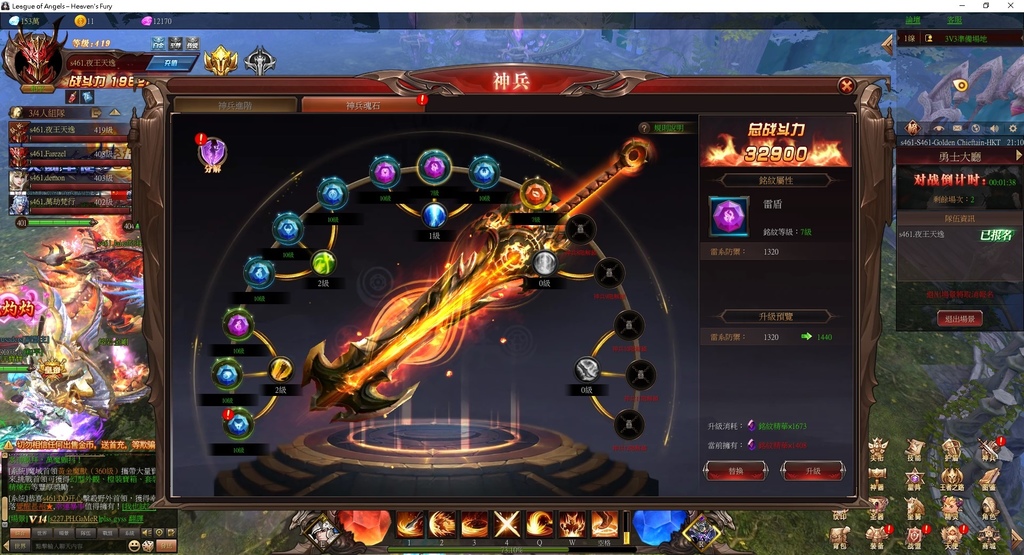
Task: Open the golden winged helmet icon
Action: (221, 62)
